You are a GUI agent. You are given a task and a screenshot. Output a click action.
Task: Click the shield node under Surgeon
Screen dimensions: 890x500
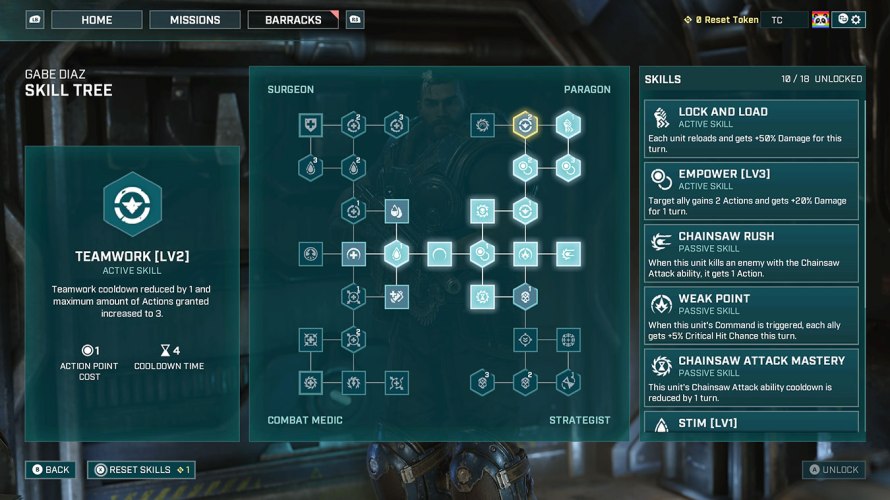310,125
